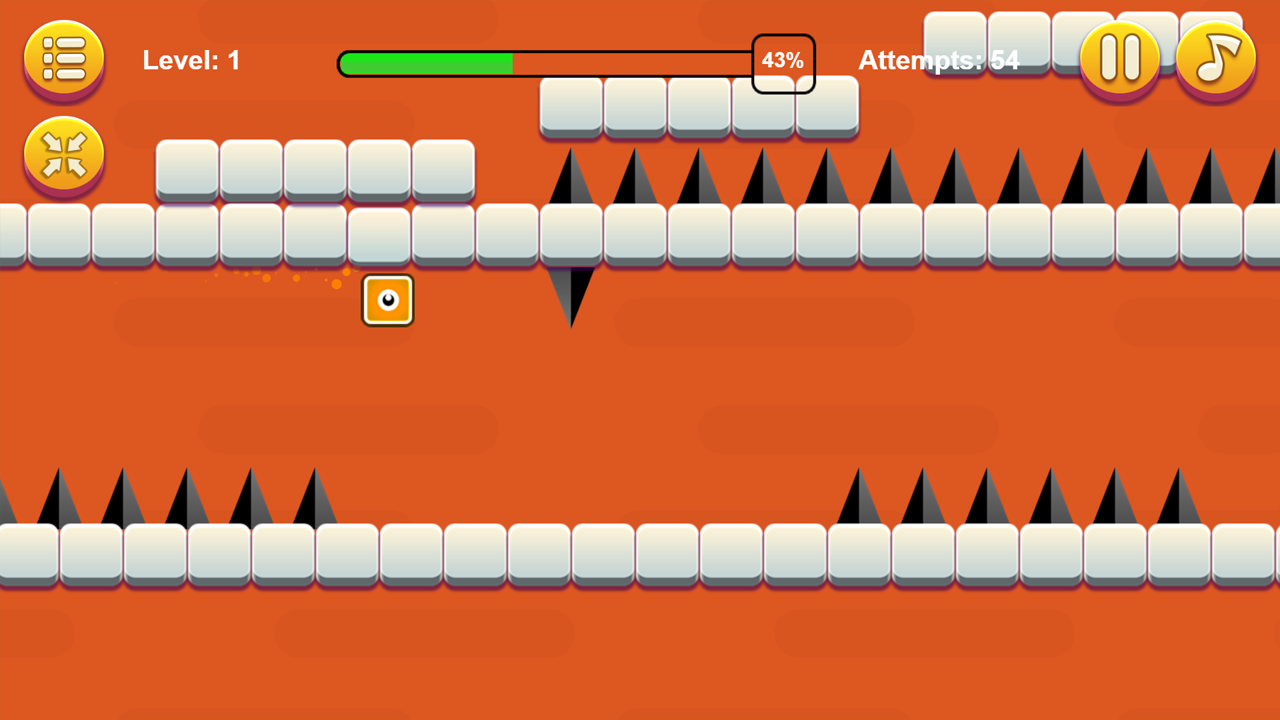
Task: Click the green progress bar
Action: coord(425,62)
